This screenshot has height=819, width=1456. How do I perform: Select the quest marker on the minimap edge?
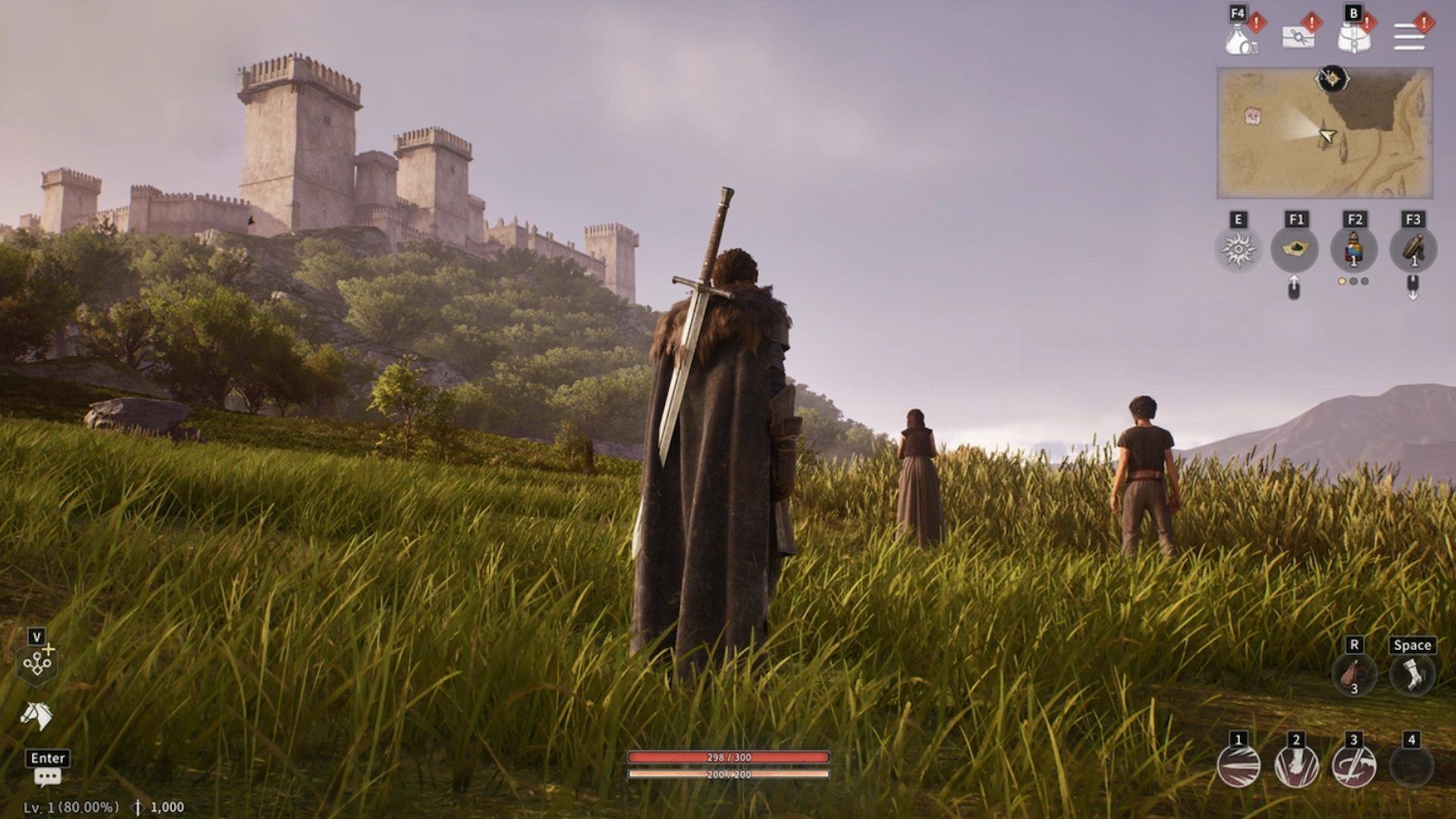[1332, 77]
